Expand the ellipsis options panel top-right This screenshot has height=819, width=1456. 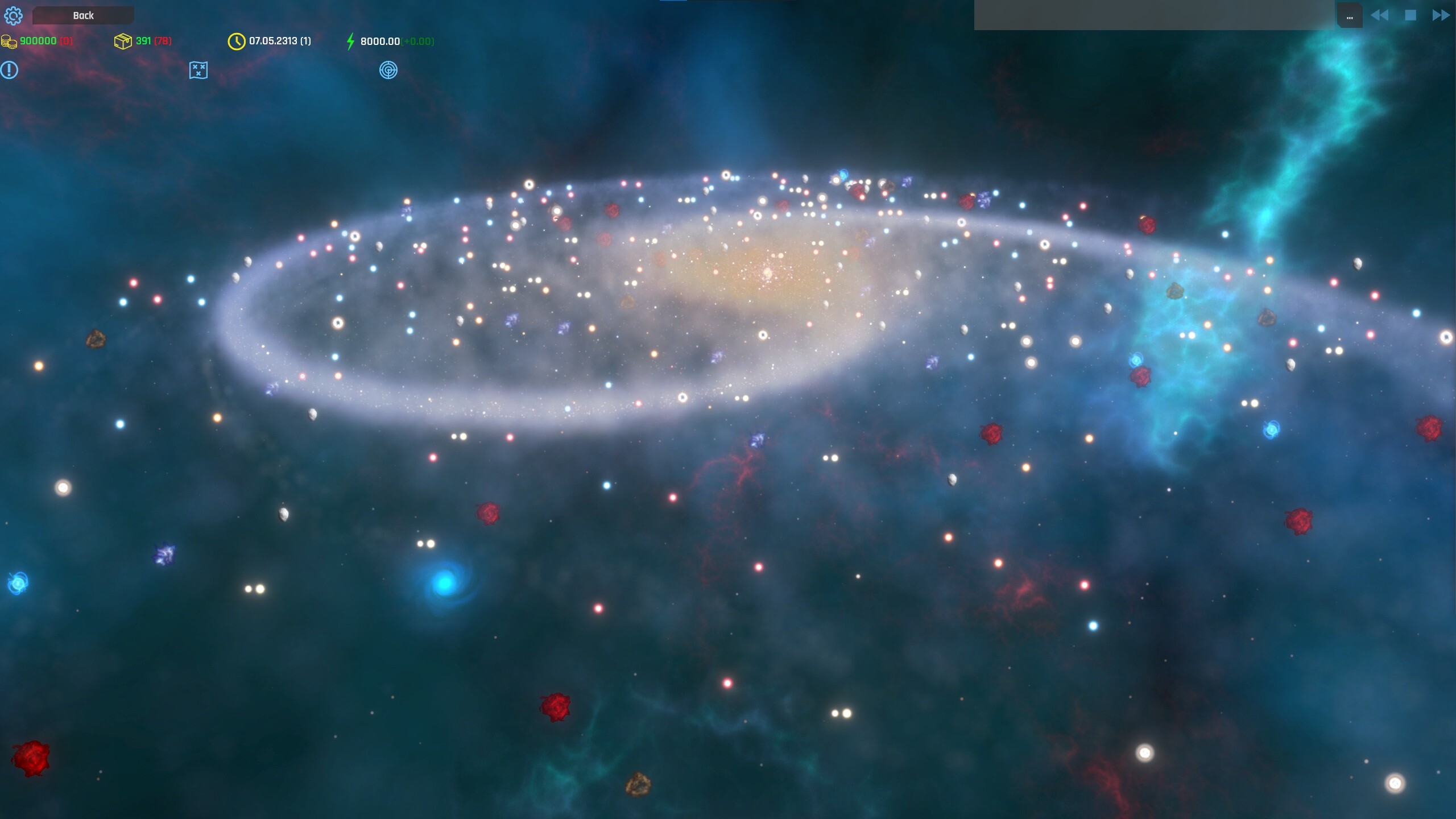1350,15
